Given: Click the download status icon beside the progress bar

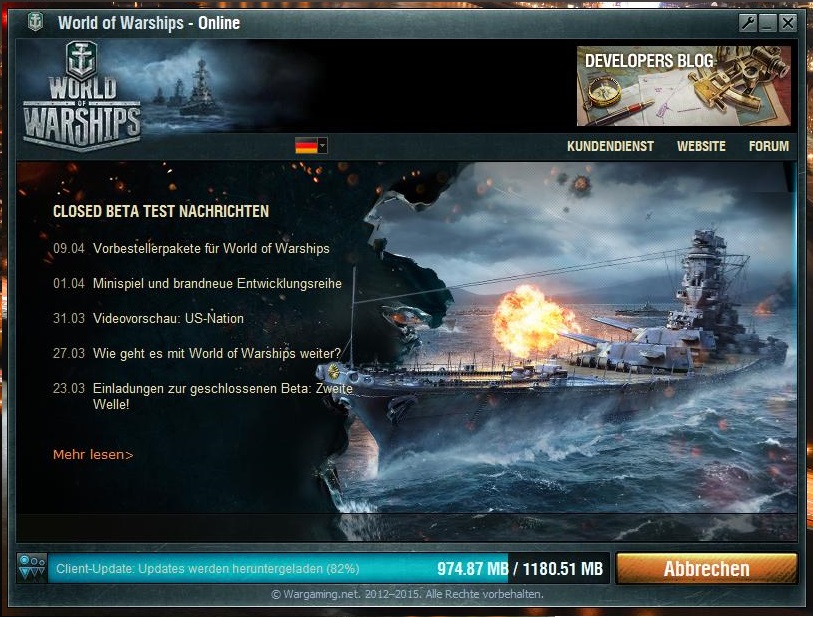Looking at the screenshot, I should click(32, 568).
